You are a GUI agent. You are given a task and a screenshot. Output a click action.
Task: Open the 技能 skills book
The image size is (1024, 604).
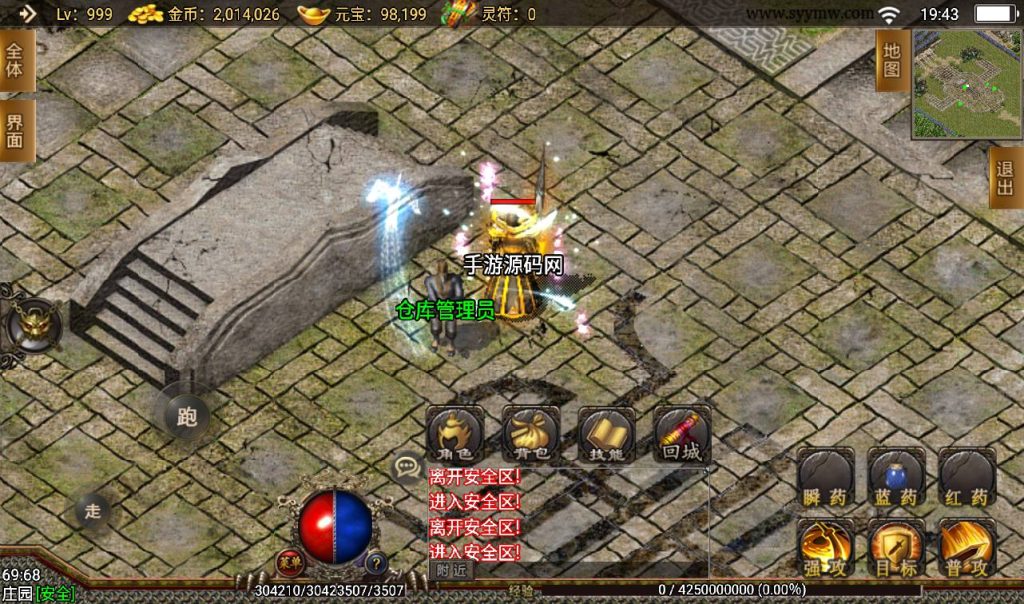(606, 433)
